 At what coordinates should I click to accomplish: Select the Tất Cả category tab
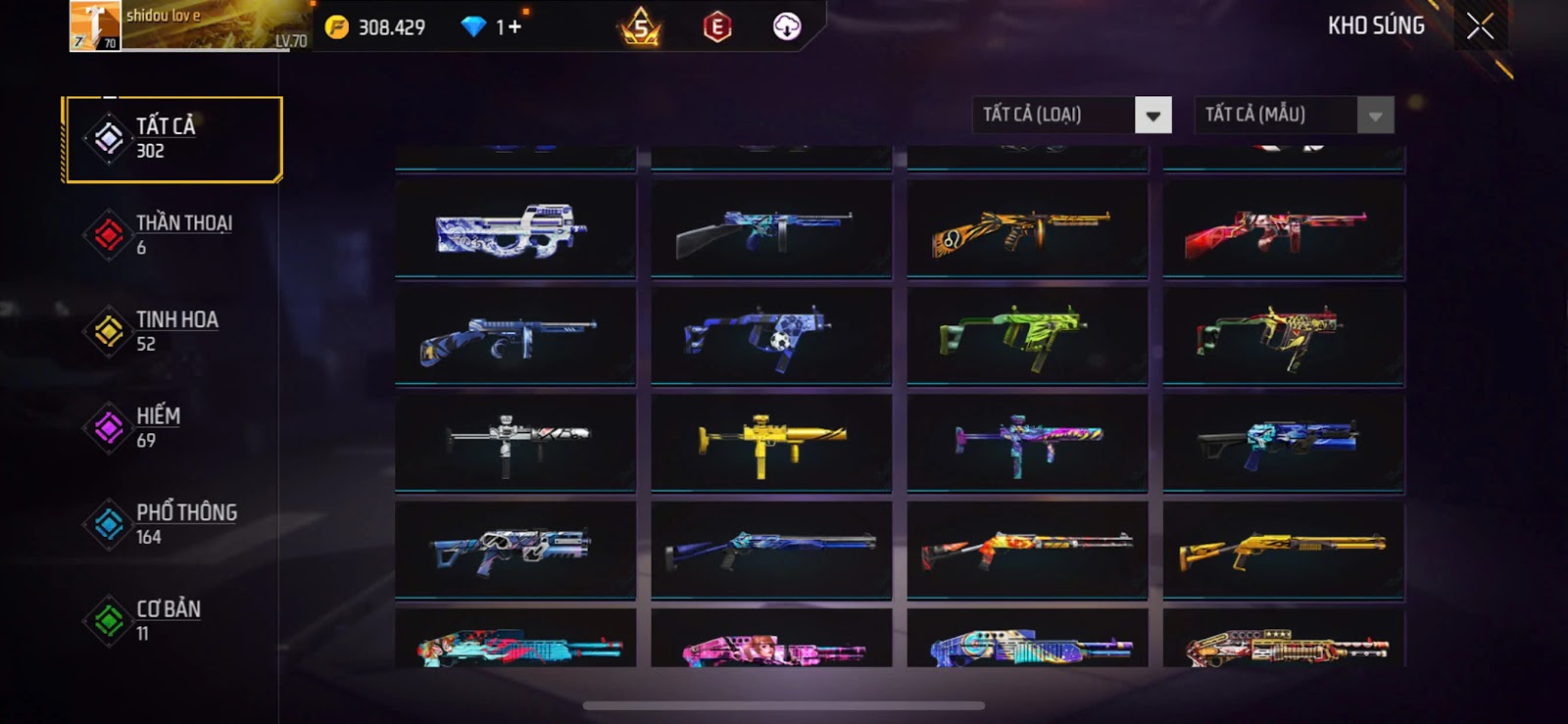172,139
